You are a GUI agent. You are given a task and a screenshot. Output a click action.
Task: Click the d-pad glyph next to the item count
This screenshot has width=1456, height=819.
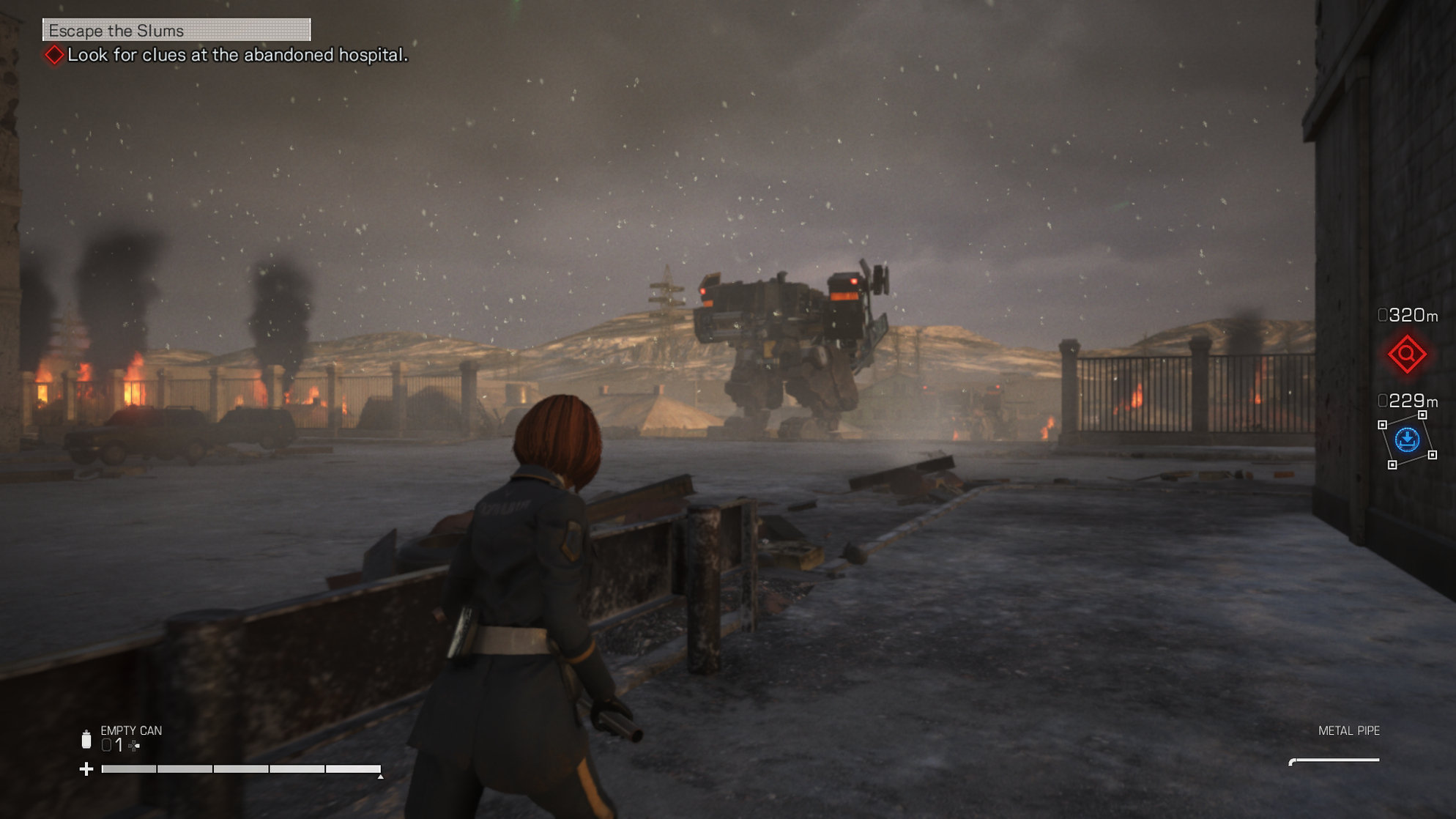point(132,744)
